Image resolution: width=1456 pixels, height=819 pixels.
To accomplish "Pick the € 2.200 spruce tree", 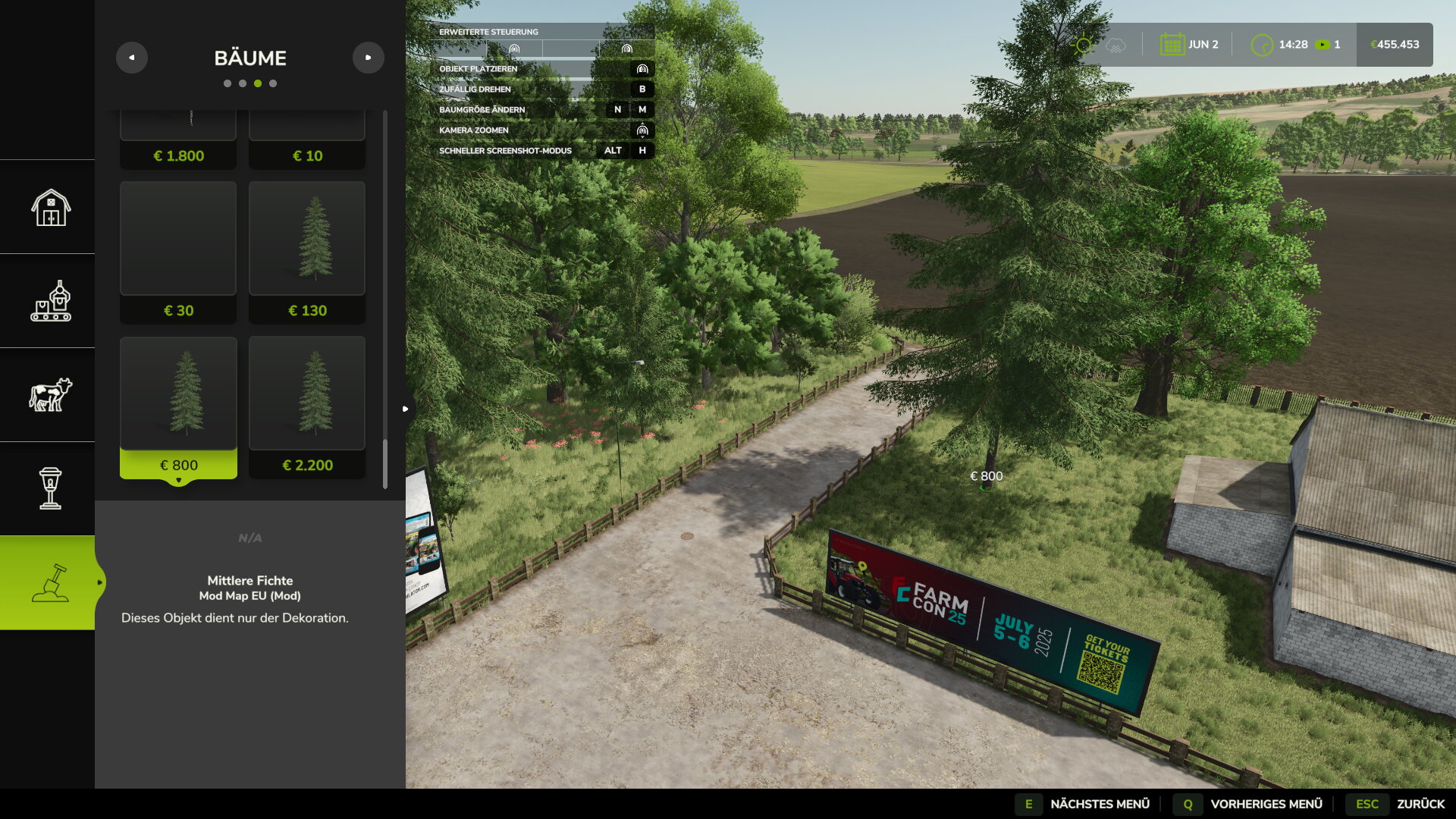I will pyautogui.click(x=307, y=406).
